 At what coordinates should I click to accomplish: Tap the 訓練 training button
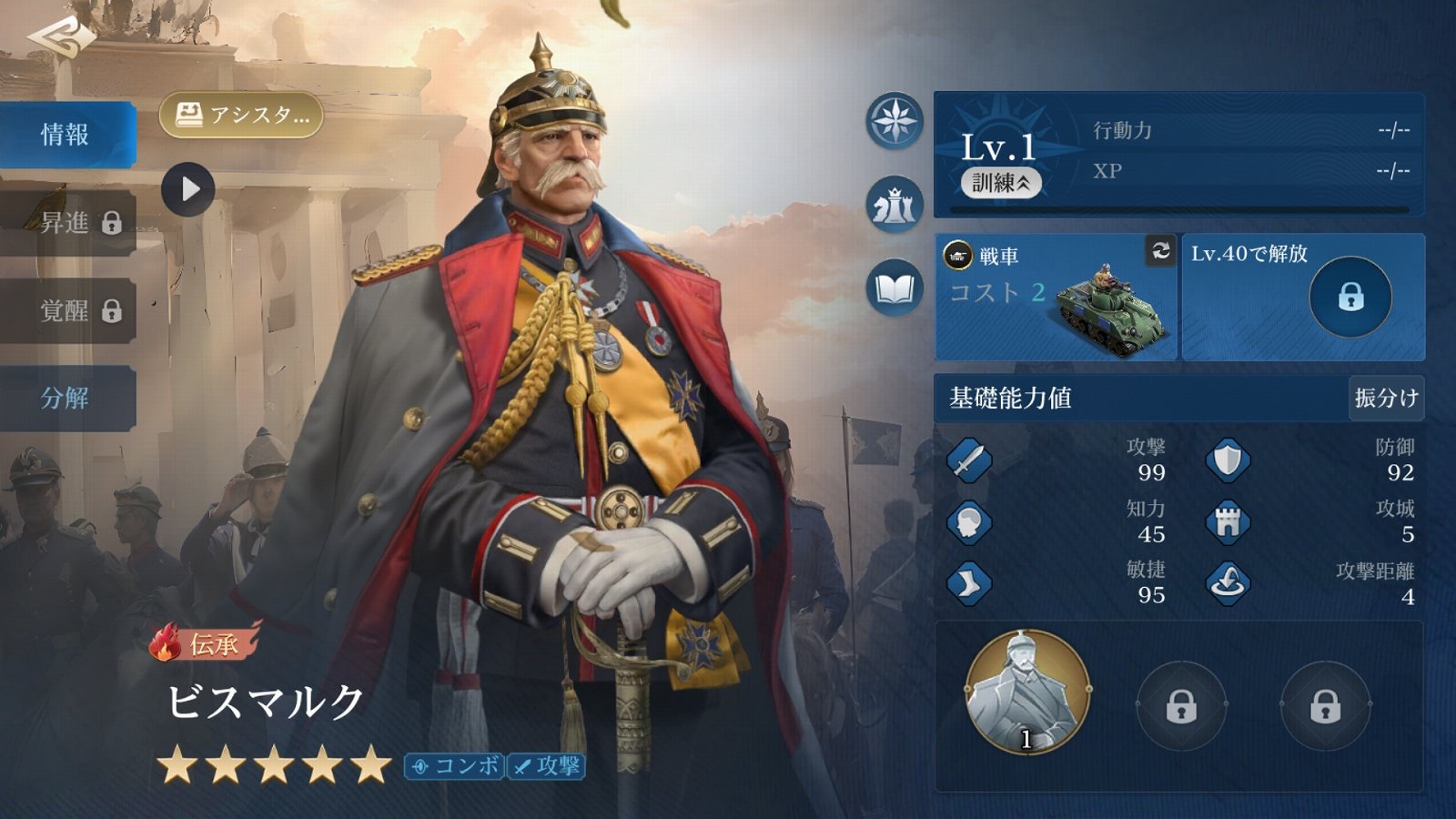(x=1000, y=183)
